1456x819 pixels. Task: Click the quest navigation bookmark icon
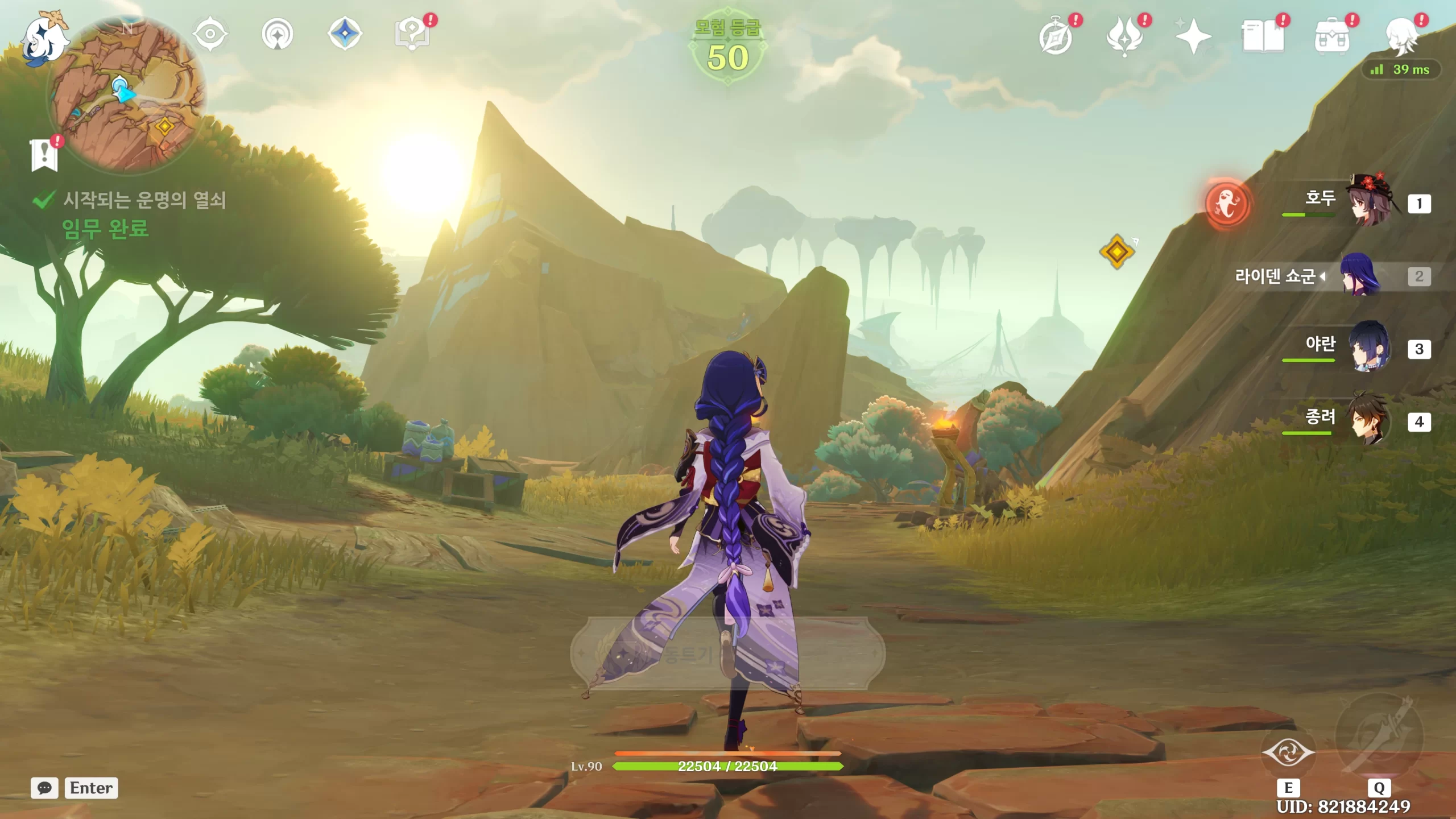click(44, 154)
